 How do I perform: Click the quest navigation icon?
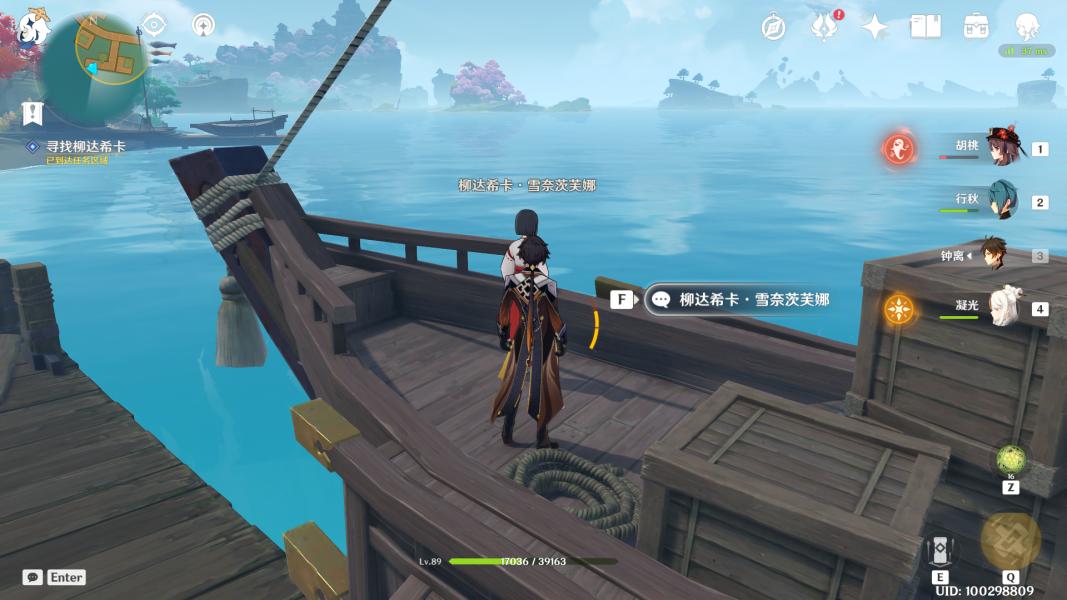33,112
